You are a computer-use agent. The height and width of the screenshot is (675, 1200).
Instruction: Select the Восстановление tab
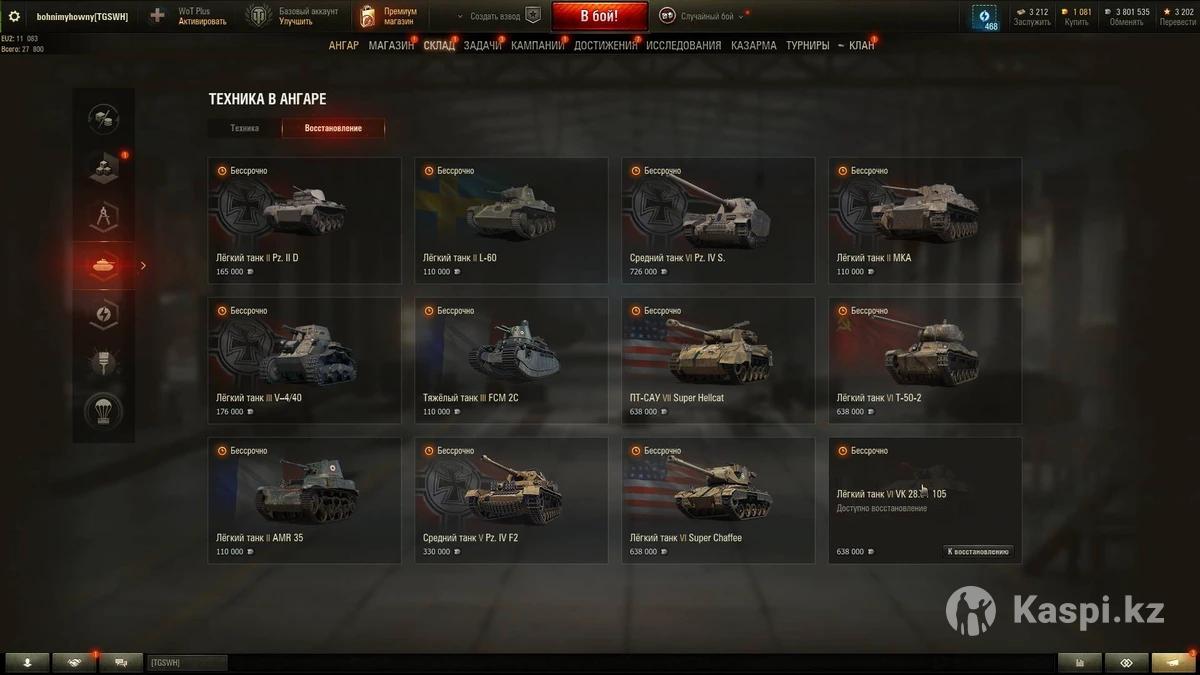(333, 128)
